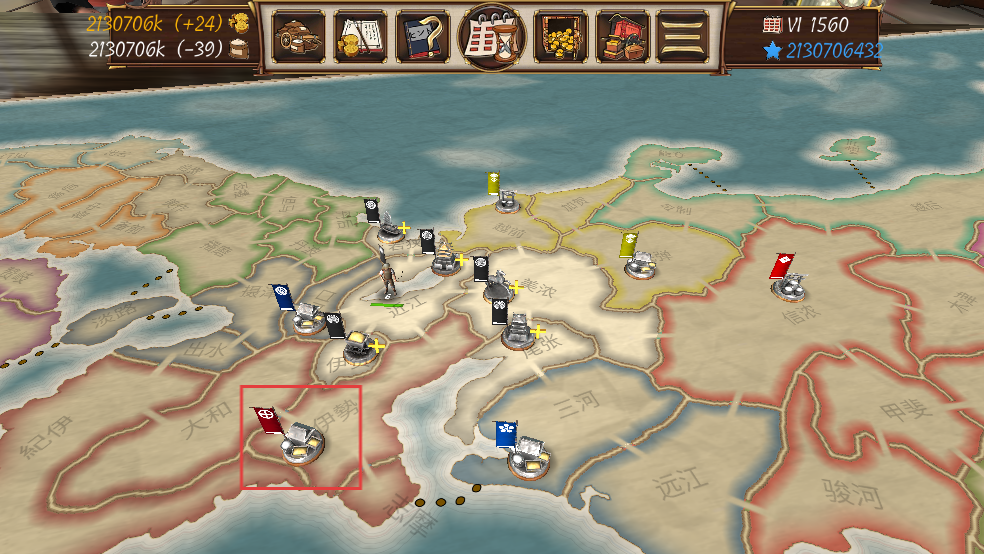End turn with calendar hourglass button
The height and width of the screenshot is (554, 984).
(x=491, y=37)
